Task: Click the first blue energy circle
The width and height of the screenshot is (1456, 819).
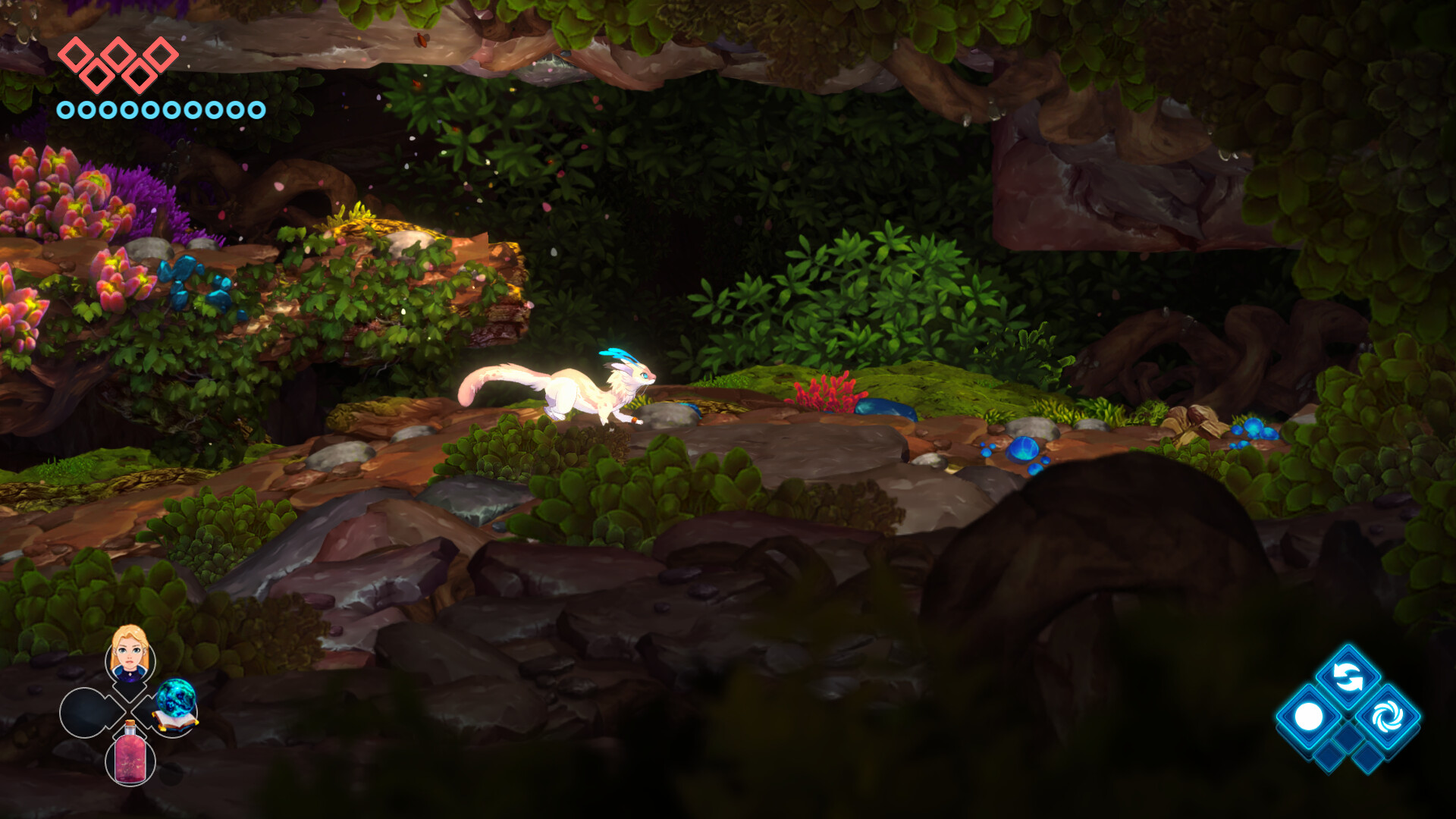Action: coord(67,109)
